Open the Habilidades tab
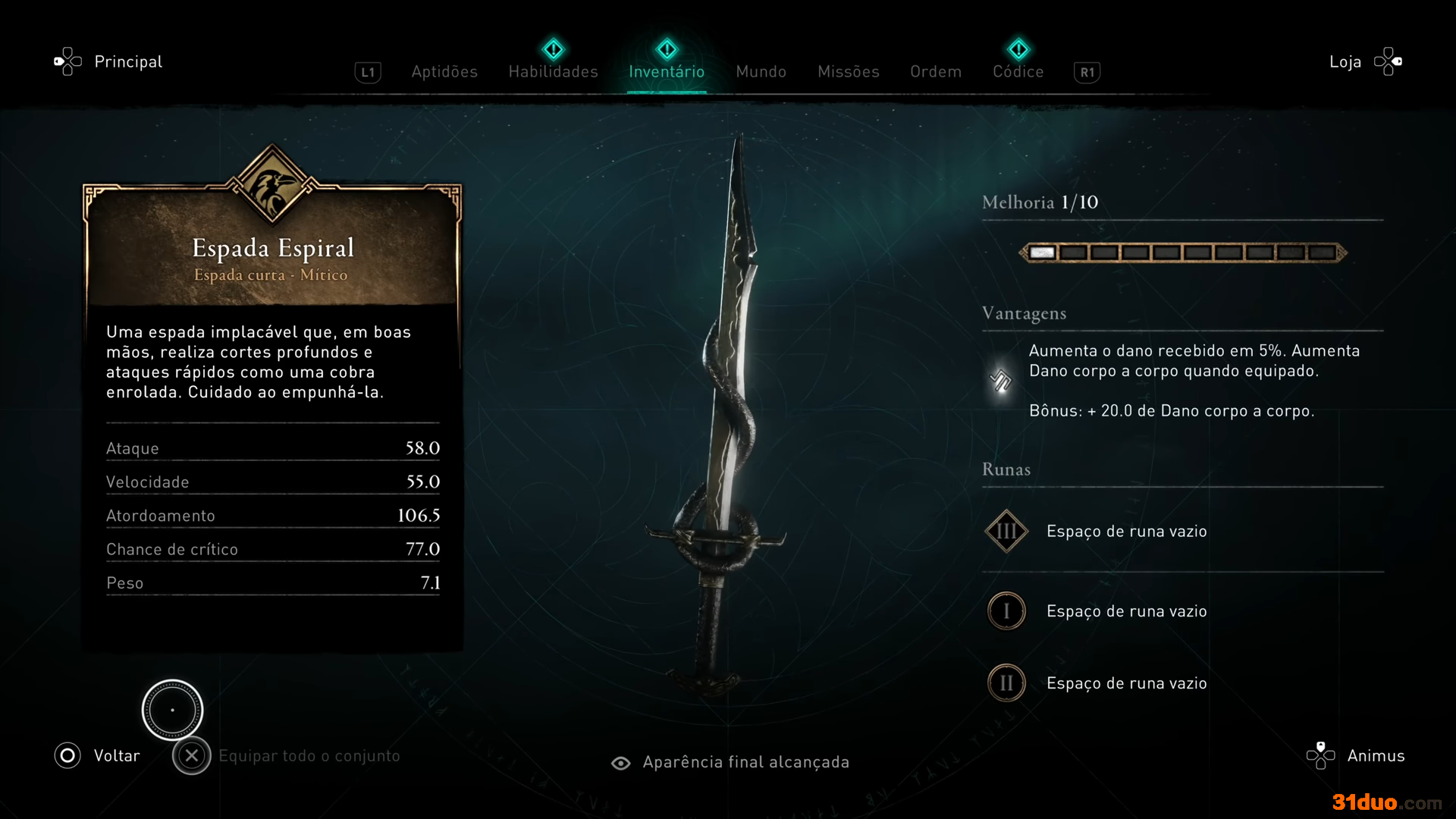The height and width of the screenshot is (819, 1456). click(553, 71)
